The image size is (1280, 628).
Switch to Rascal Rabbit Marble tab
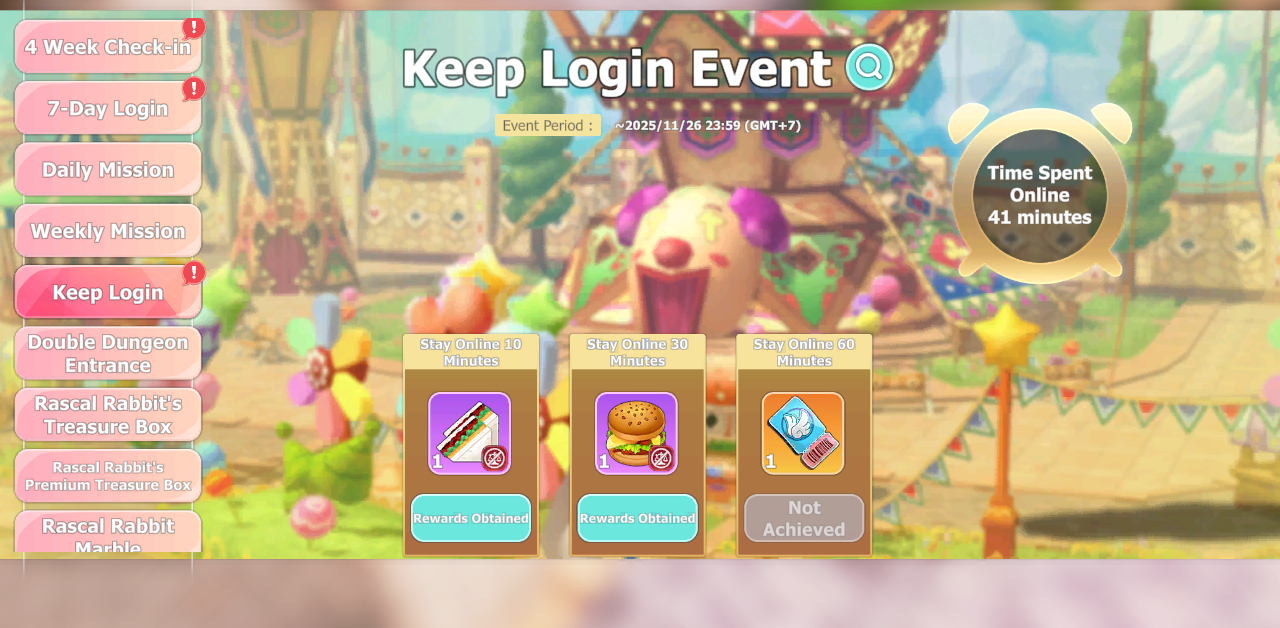107,533
